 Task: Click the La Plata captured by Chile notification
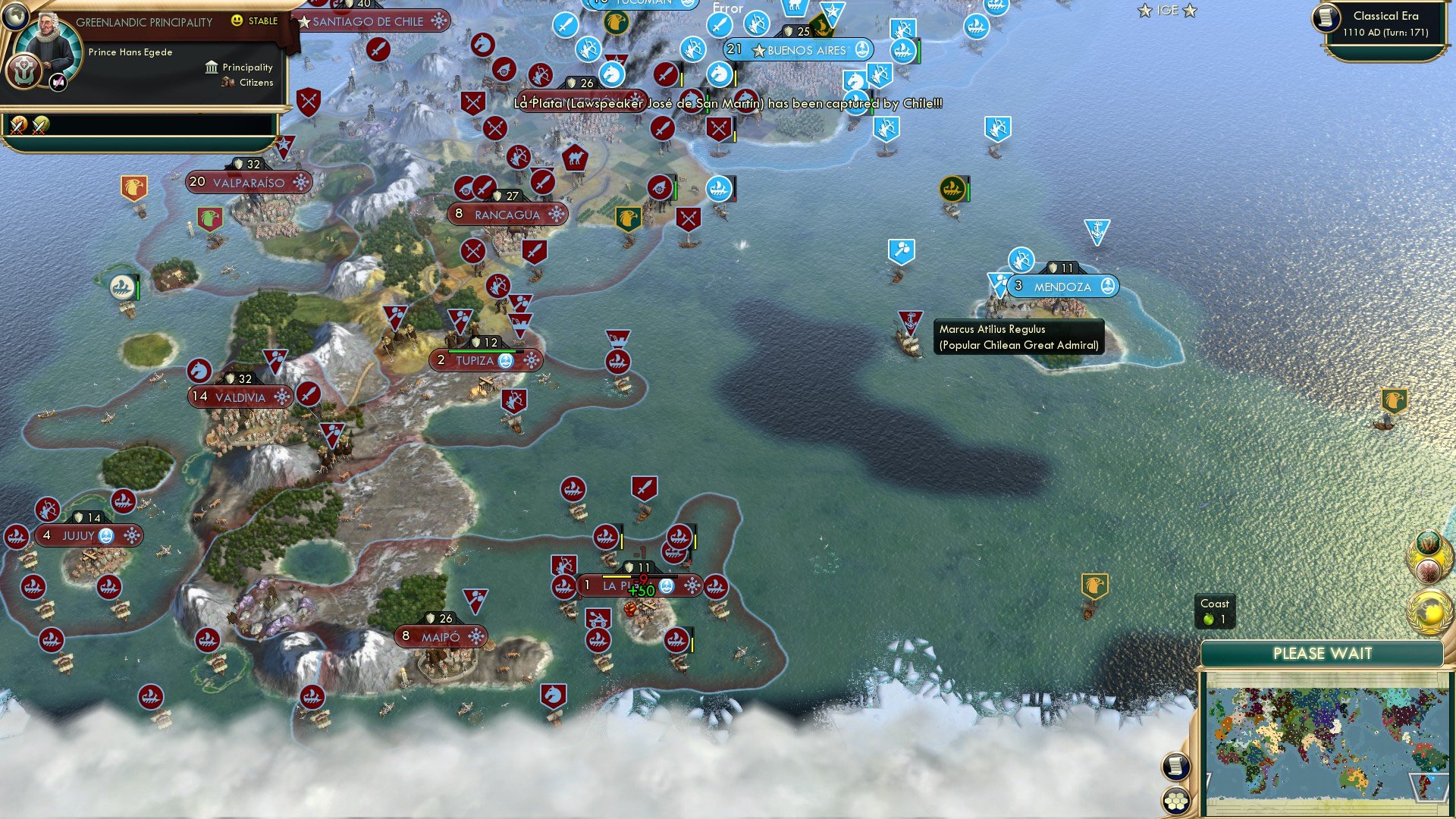click(x=728, y=106)
